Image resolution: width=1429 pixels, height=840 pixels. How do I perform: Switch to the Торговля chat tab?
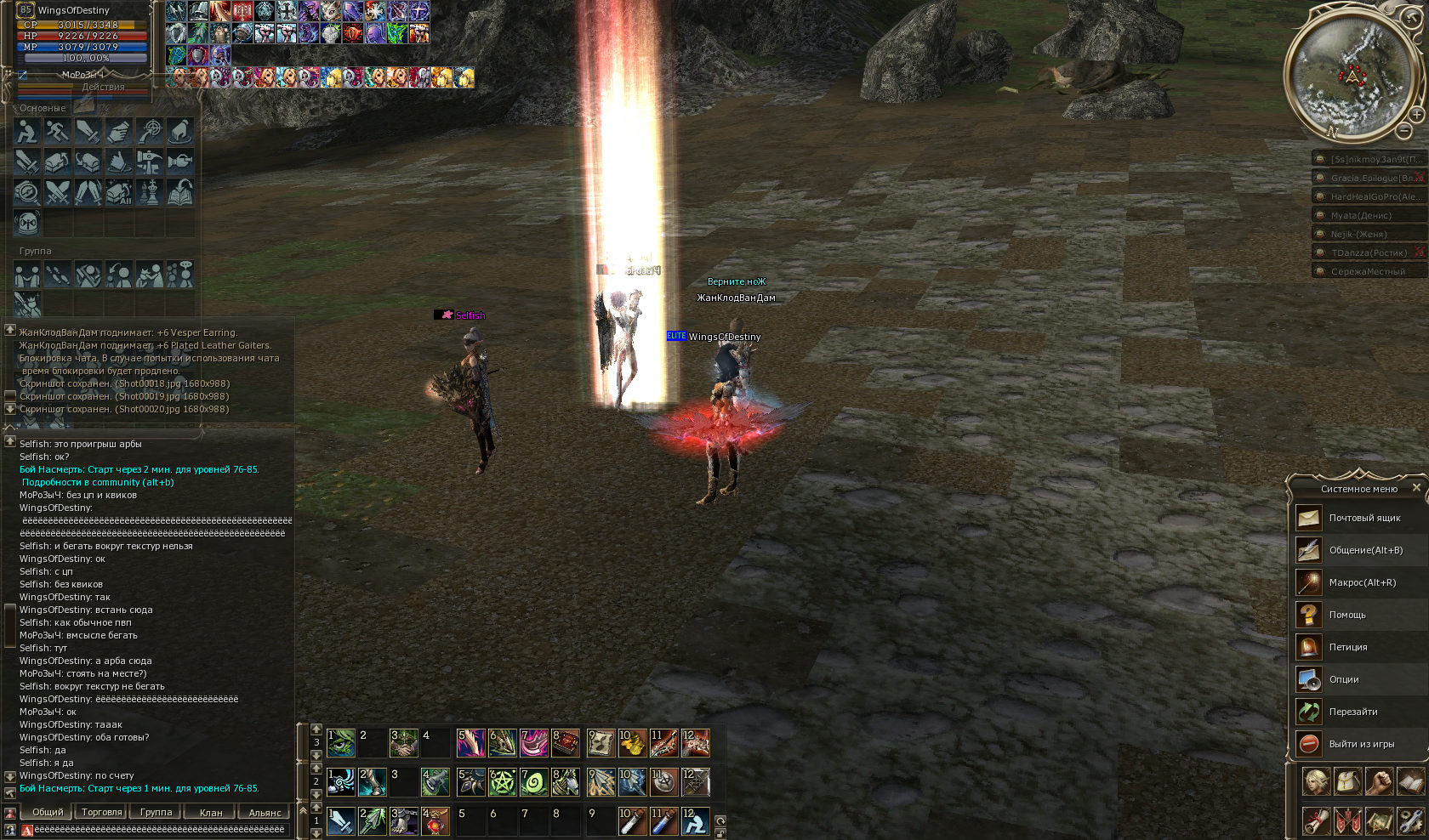(x=101, y=812)
